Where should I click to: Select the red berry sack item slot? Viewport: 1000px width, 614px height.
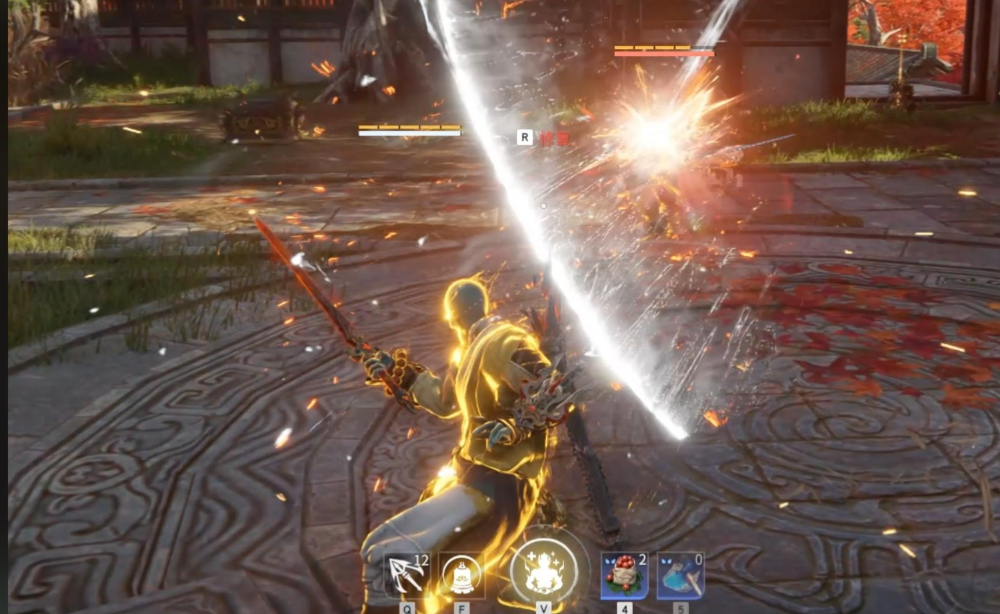[x=624, y=576]
